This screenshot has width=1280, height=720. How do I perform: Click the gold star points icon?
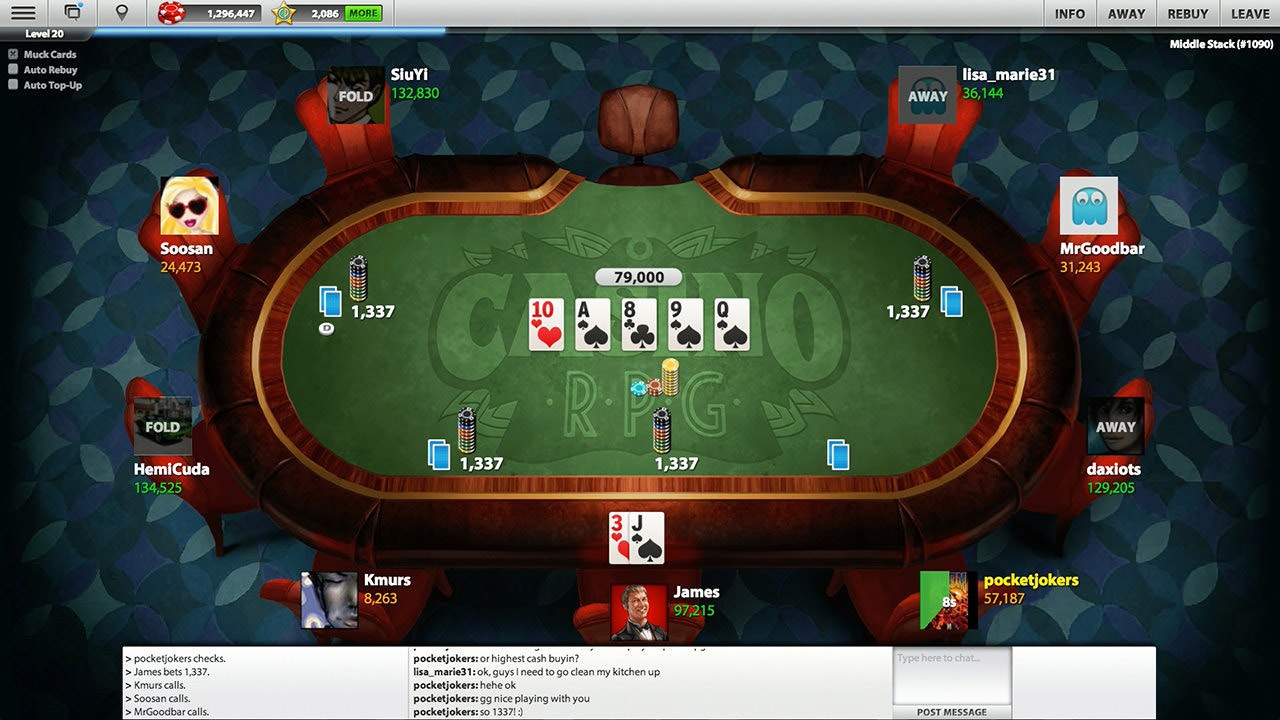[285, 14]
